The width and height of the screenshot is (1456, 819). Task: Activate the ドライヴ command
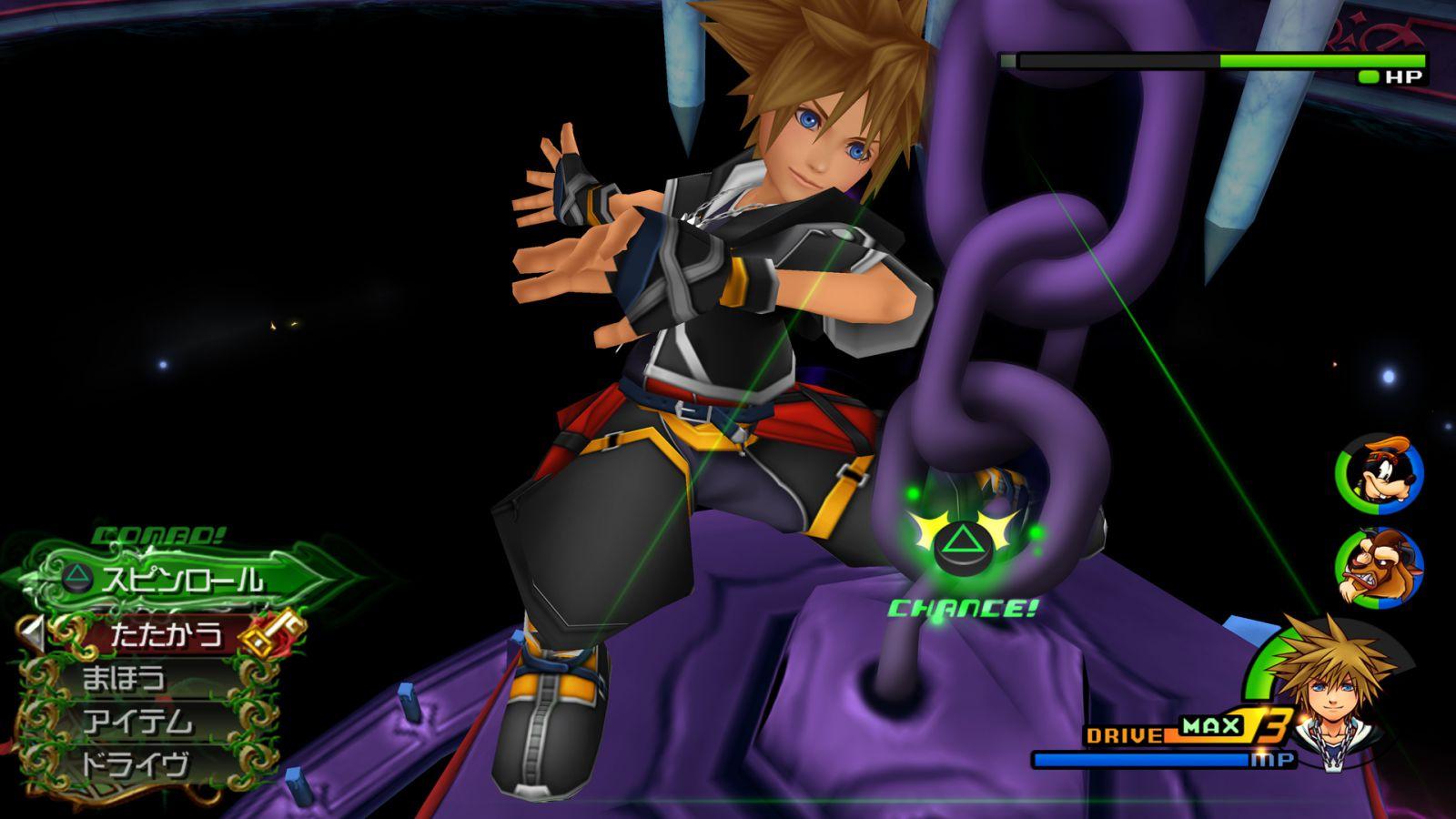point(136,764)
